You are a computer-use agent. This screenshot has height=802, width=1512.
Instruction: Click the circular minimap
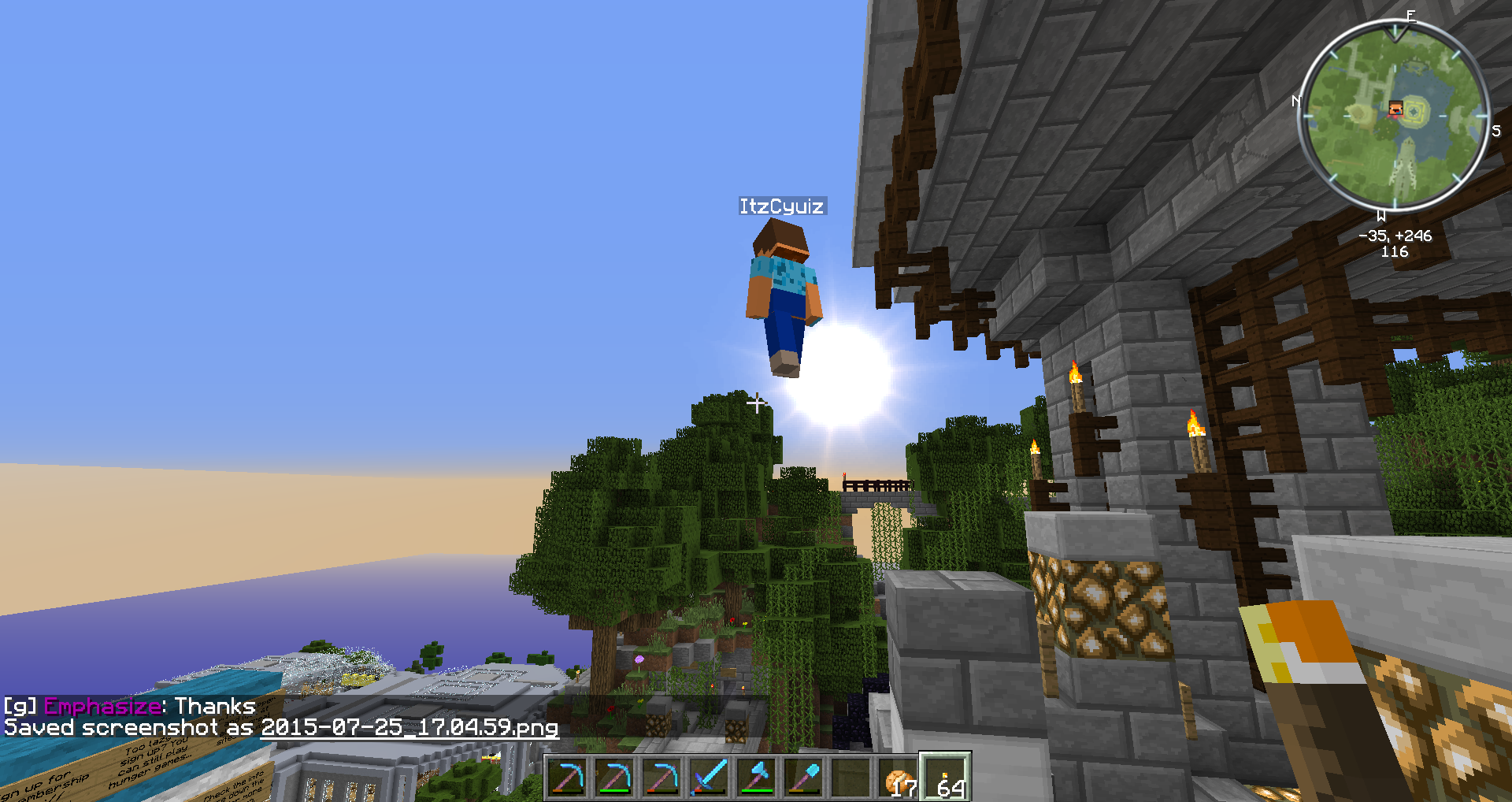[x=1394, y=115]
